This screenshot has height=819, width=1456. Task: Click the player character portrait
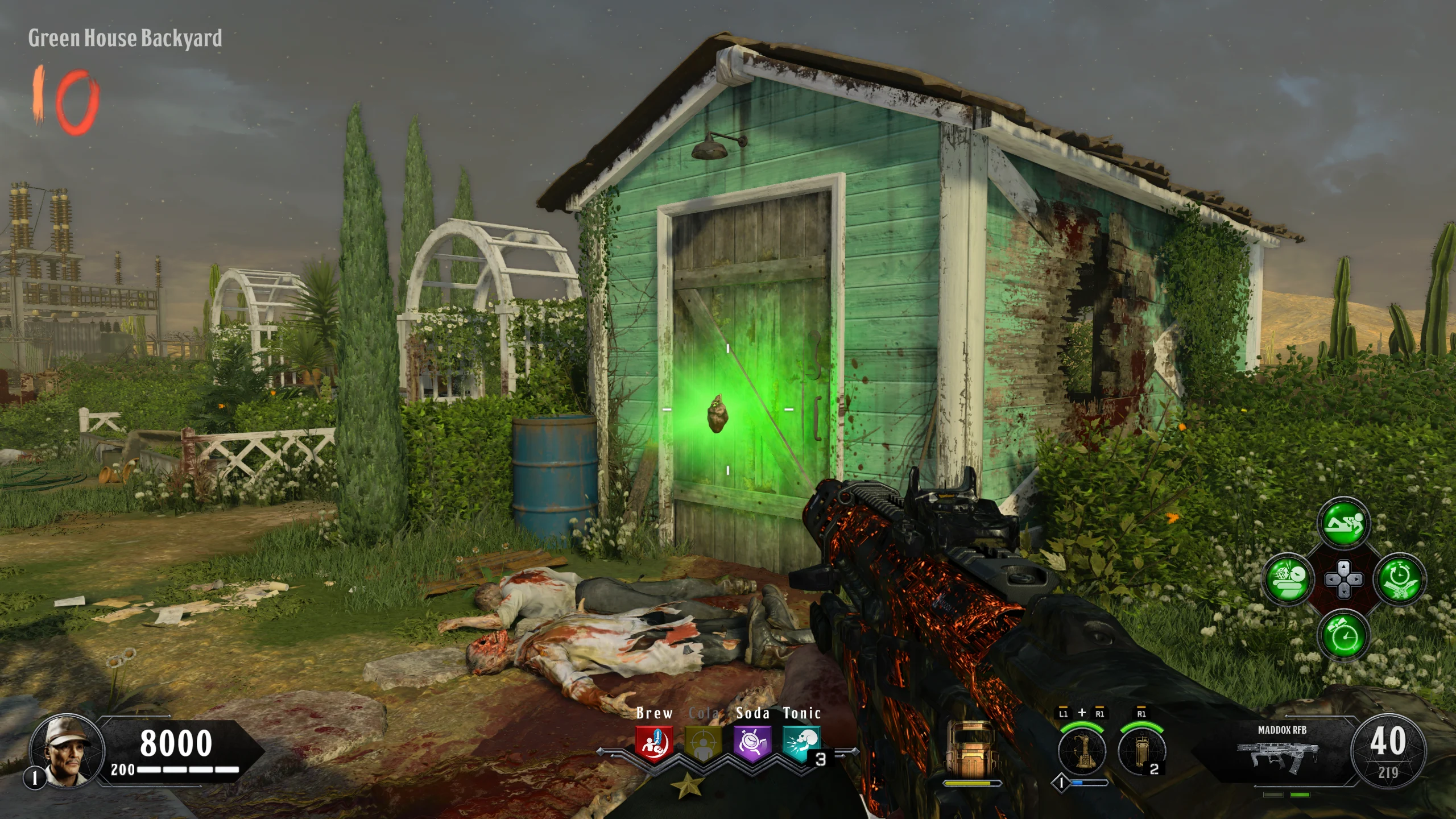67,751
